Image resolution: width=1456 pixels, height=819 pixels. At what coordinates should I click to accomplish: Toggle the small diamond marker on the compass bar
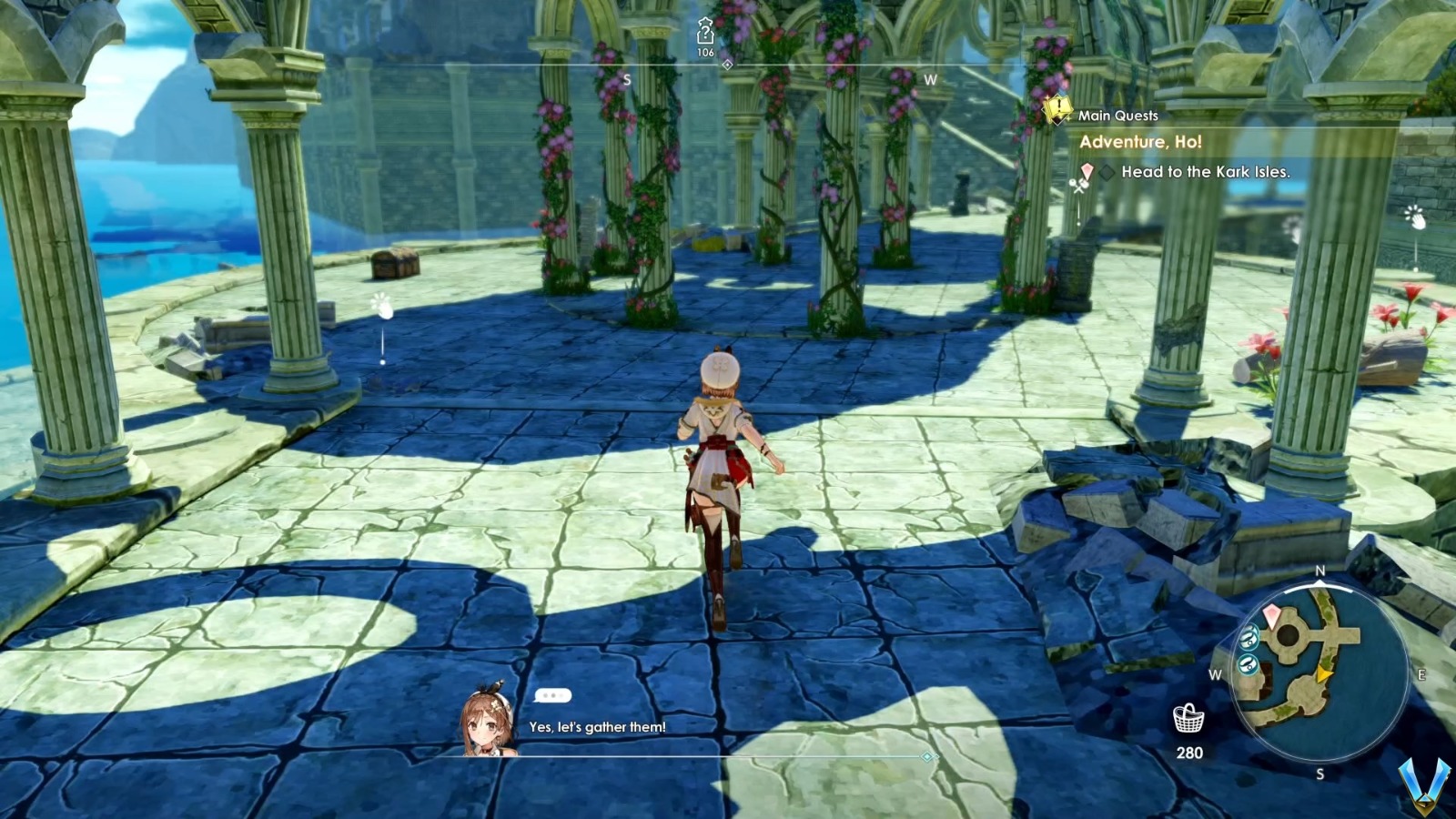click(726, 65)
